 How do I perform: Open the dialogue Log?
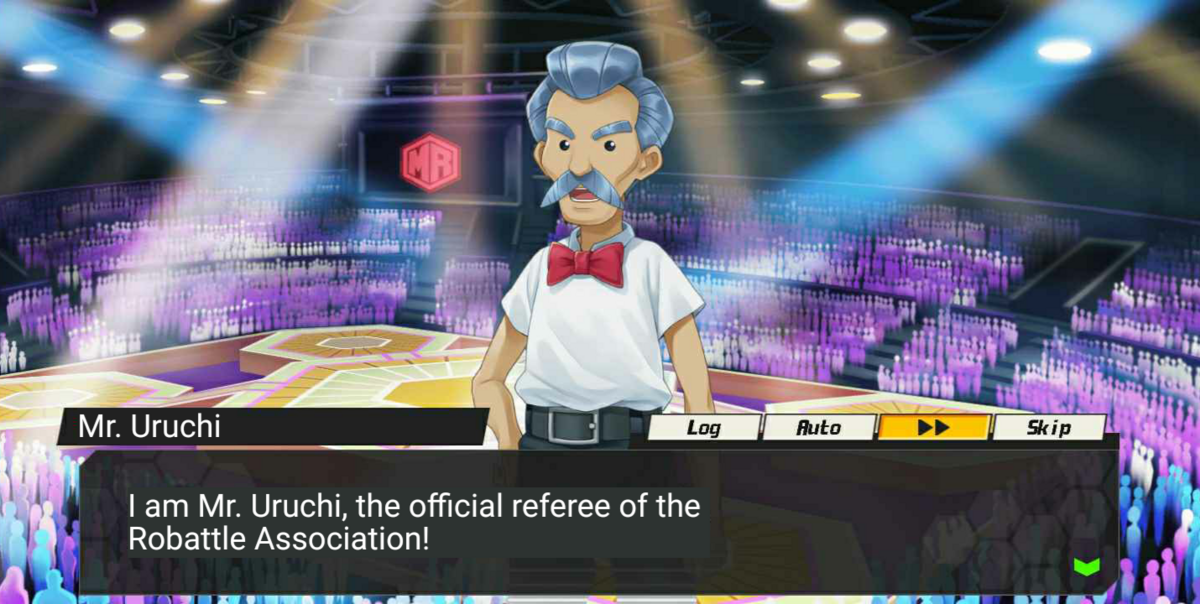tap(704, 428)
